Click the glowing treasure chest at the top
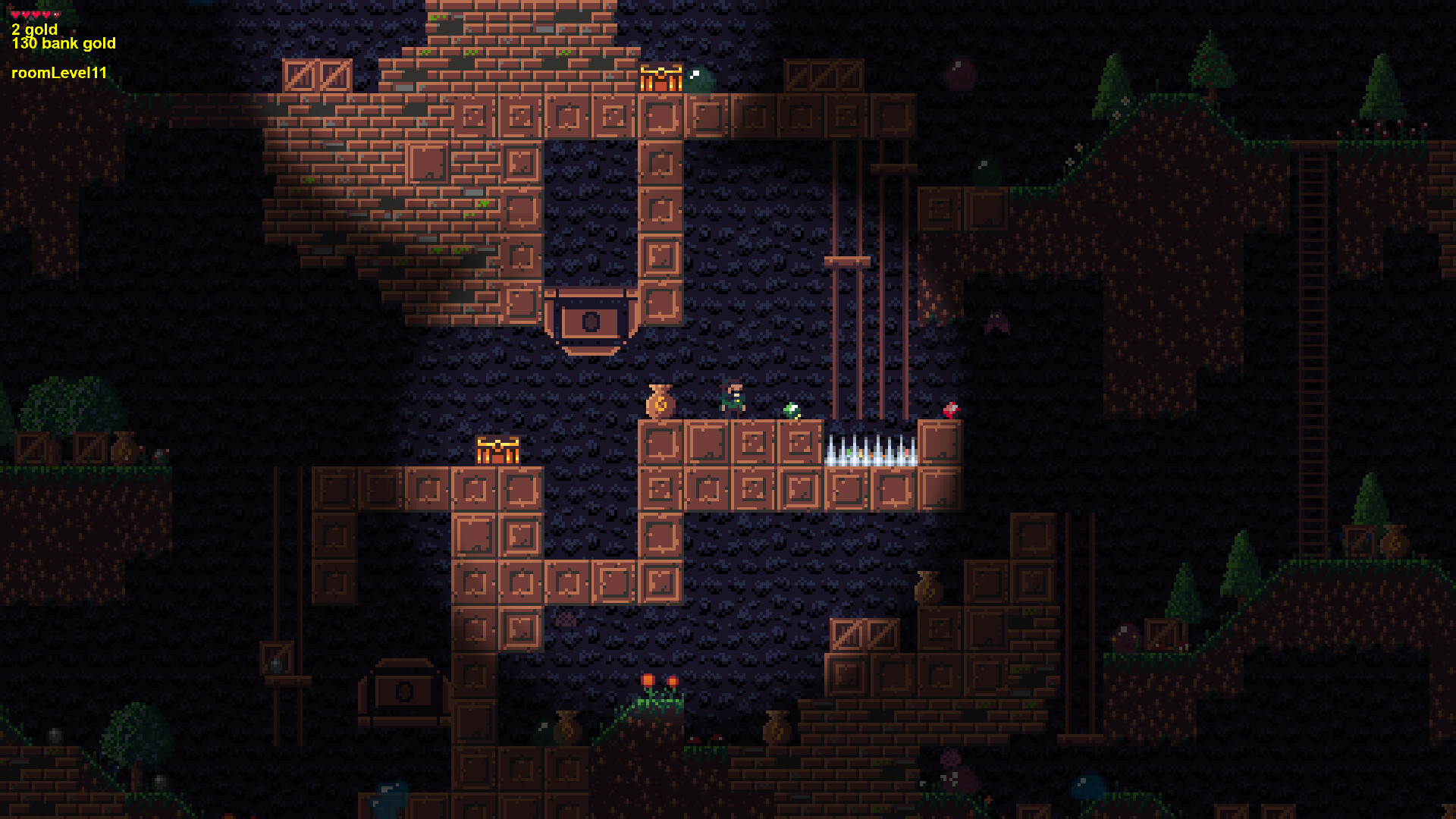 [x=662, y=78]
